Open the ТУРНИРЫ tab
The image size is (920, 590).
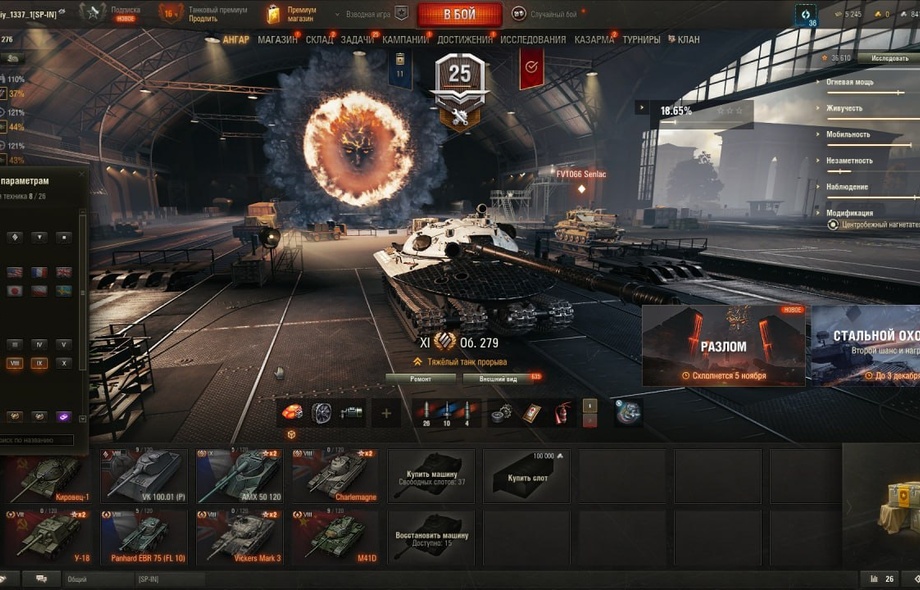(x=641, y=40)
